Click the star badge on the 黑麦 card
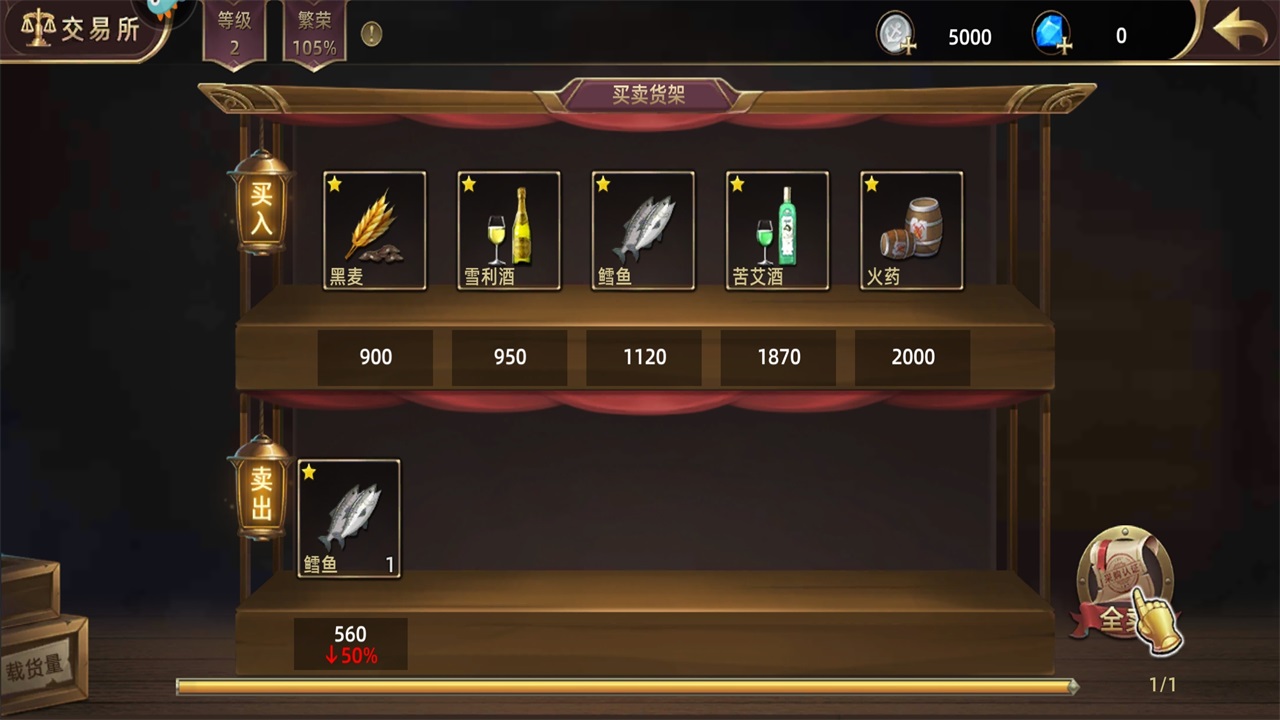 point(334,183)
